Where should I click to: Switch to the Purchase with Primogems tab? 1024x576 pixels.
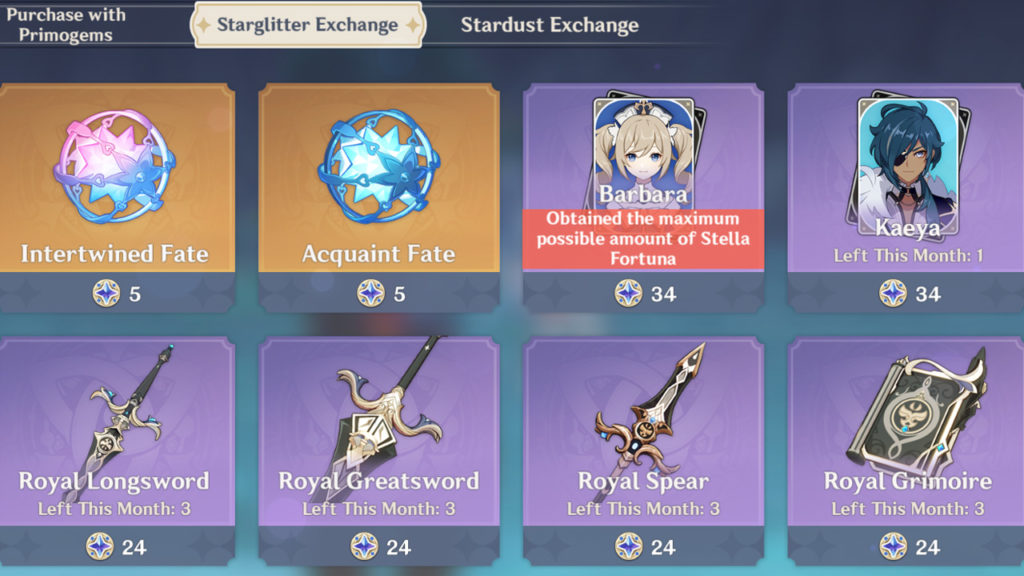coord(64,25)
